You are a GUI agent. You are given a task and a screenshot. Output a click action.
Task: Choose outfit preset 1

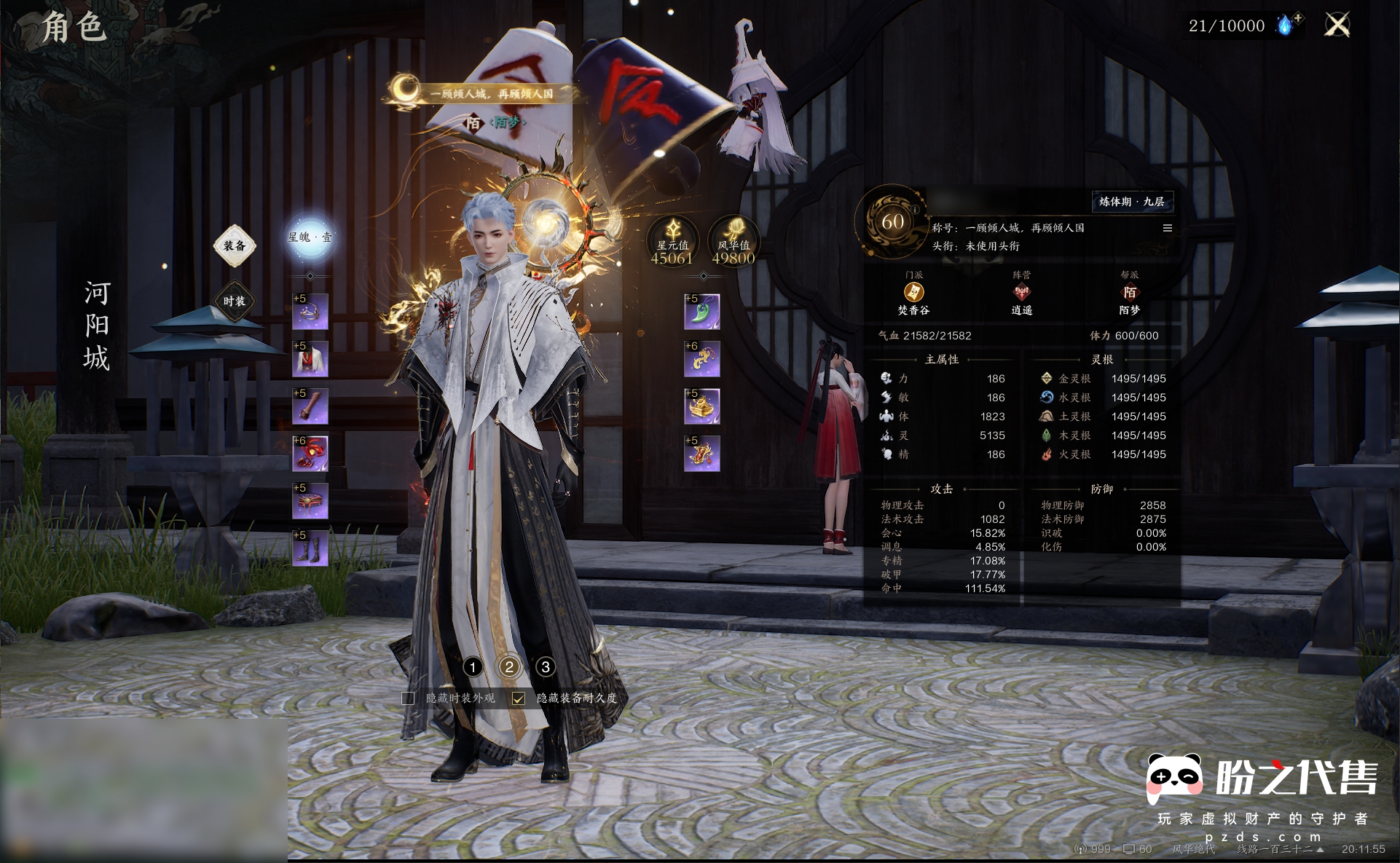click(x=473, y=666)
